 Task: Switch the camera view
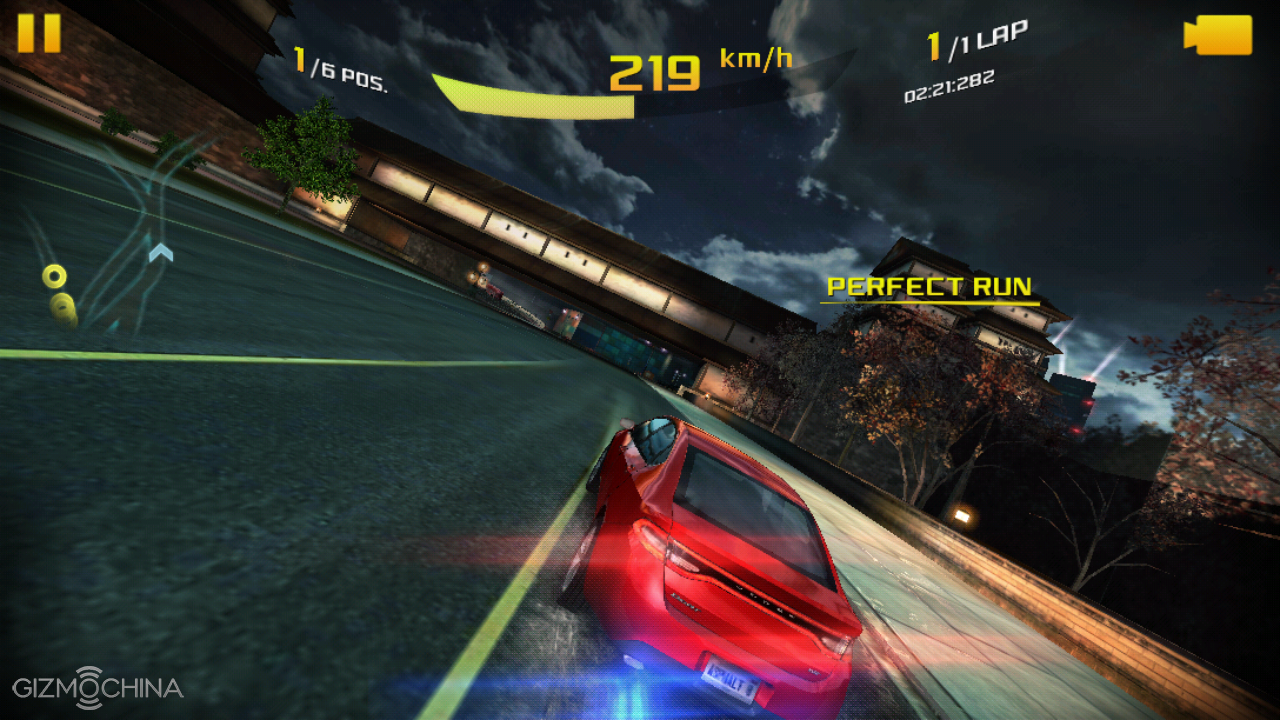click(x=1217, y=35)
